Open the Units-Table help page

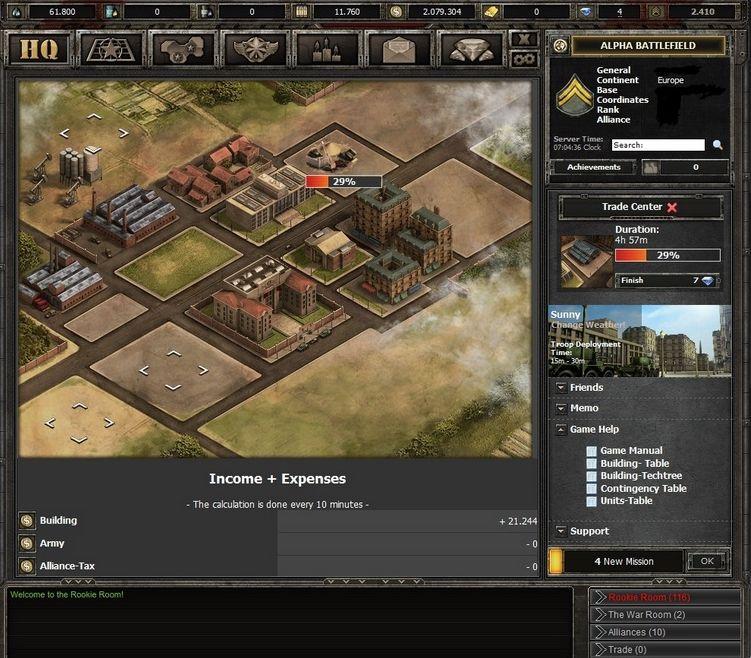(x=626, y=500)
